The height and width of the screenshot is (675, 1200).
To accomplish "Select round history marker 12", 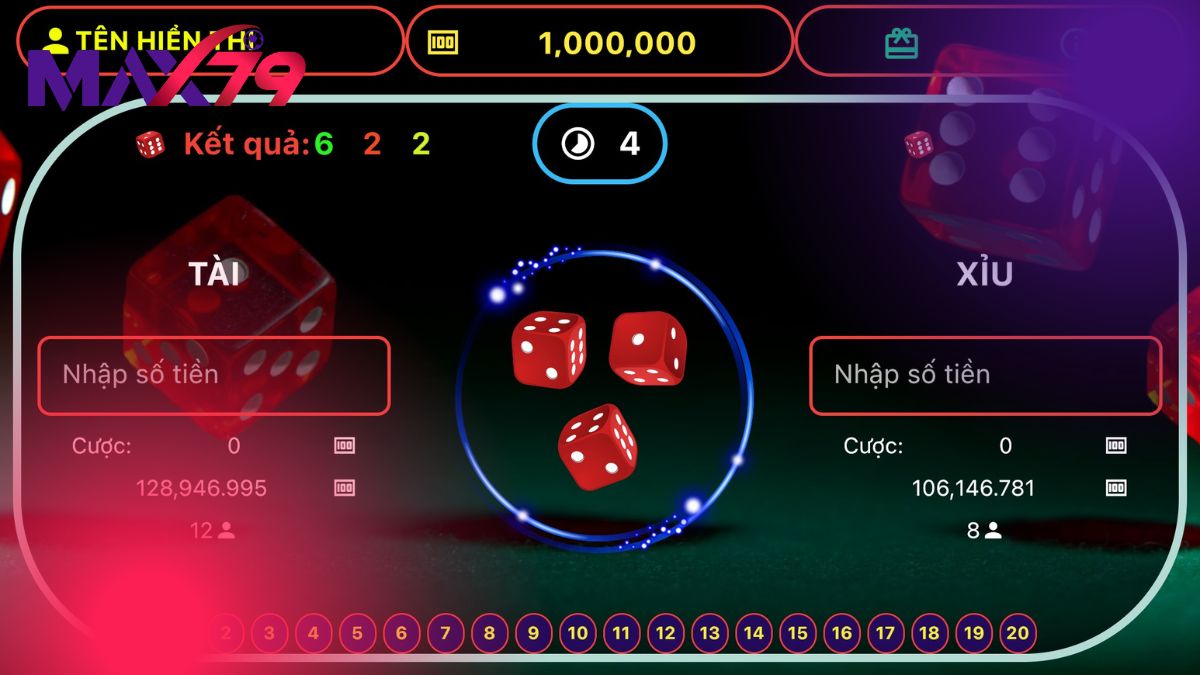I will tap(665, 633).
